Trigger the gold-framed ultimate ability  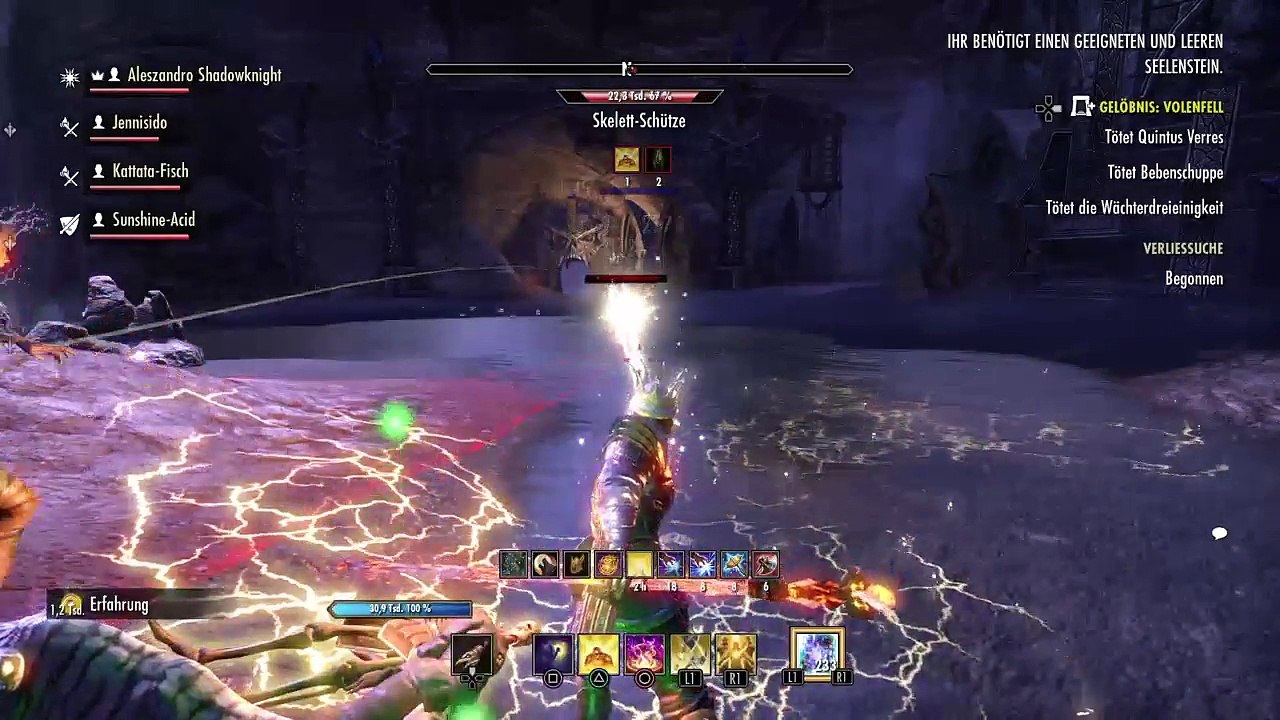click(817, 653)
